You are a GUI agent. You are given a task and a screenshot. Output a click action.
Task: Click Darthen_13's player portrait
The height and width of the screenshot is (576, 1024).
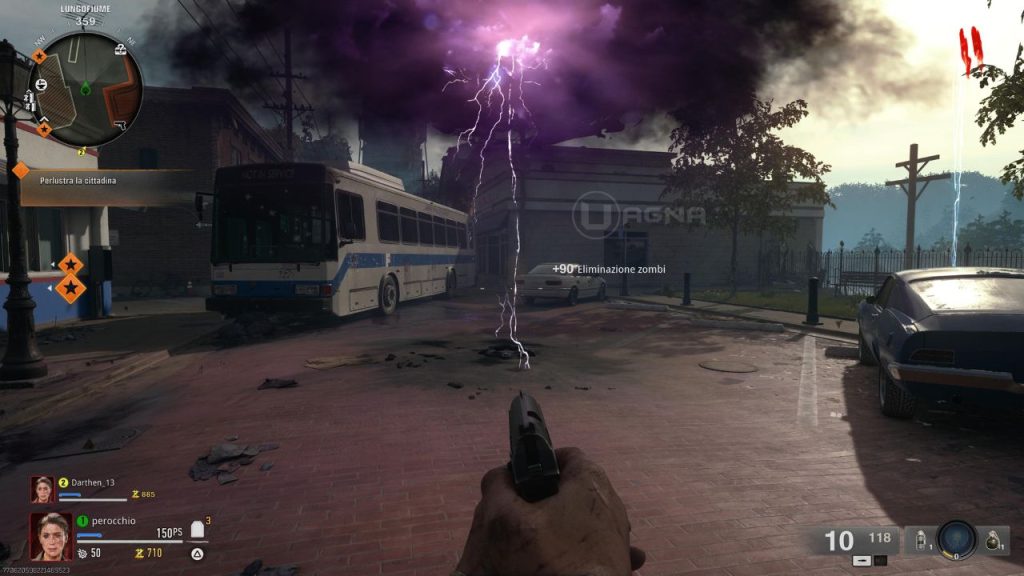coord(41,489)
